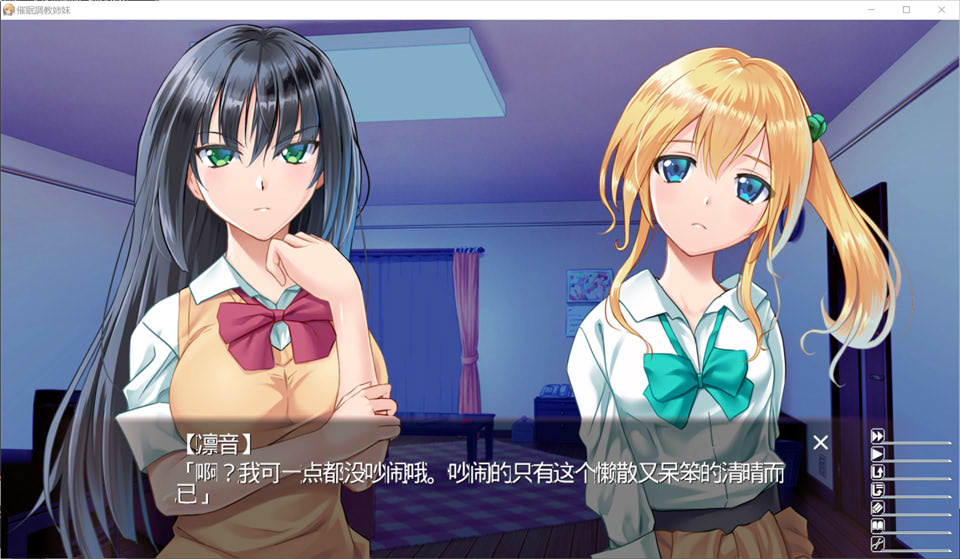Open settings via the wrench icon
The image size is (960, 559).
pyautogui.click(x=878, y=544)
